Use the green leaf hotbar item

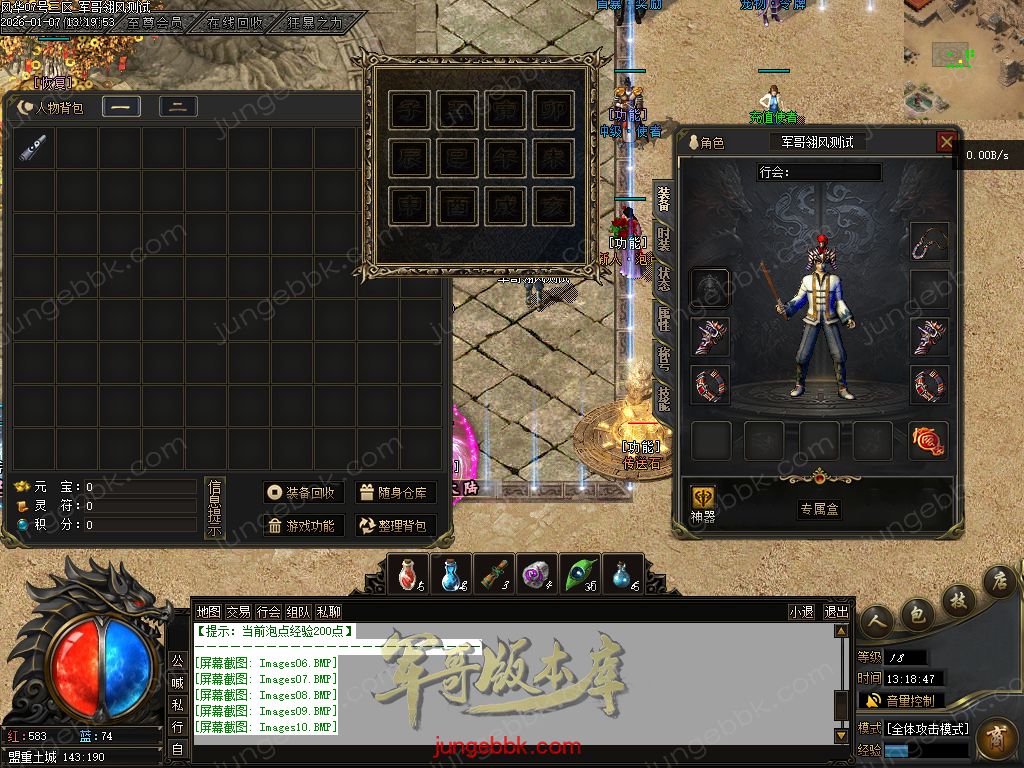coord(580,575)
